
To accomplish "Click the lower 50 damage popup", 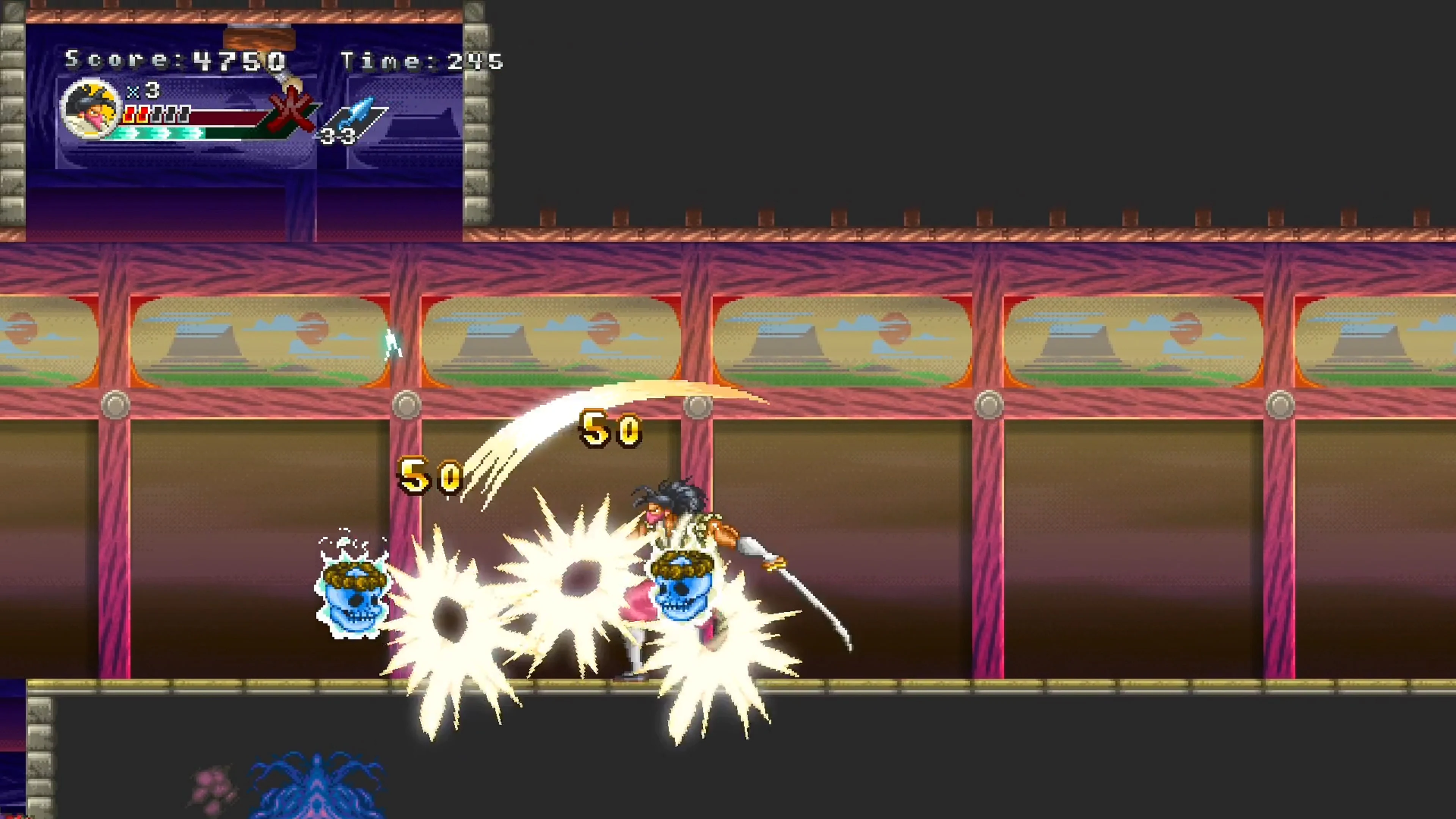I will point(431,477).
